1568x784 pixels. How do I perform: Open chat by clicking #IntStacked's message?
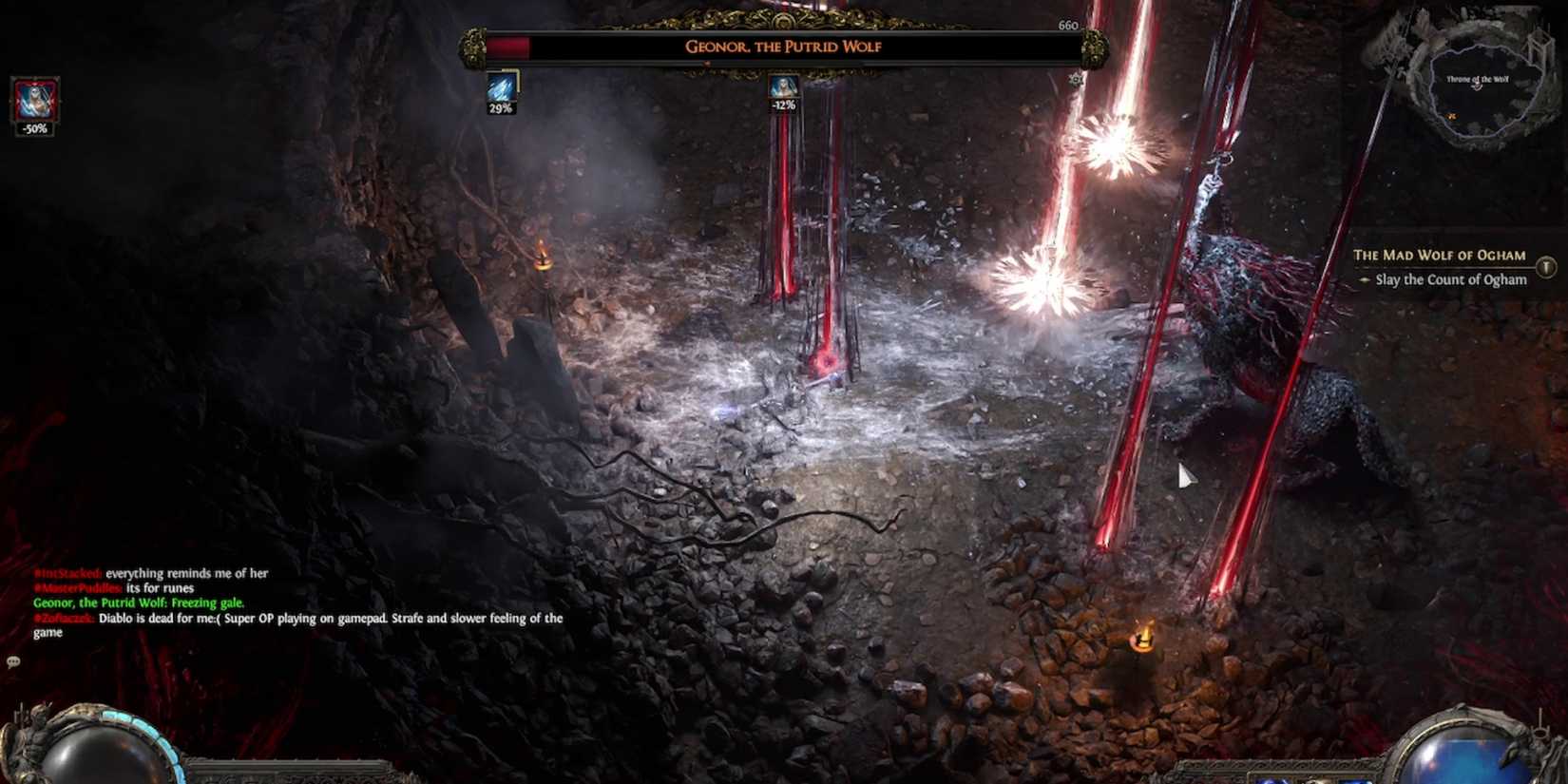152,573
